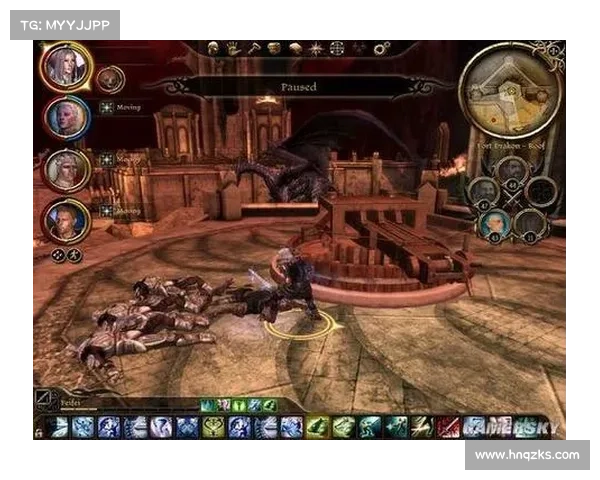Open the skills hand icon
Screen dimensions: 600x480
click(x=233, y=48)
